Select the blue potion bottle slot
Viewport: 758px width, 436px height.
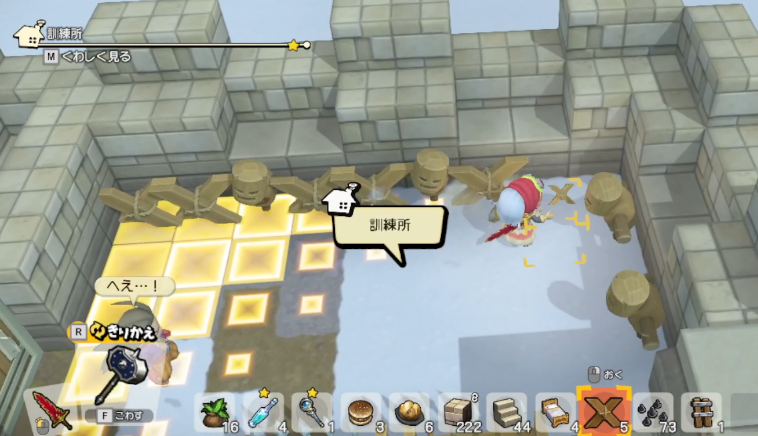(263, 412)
